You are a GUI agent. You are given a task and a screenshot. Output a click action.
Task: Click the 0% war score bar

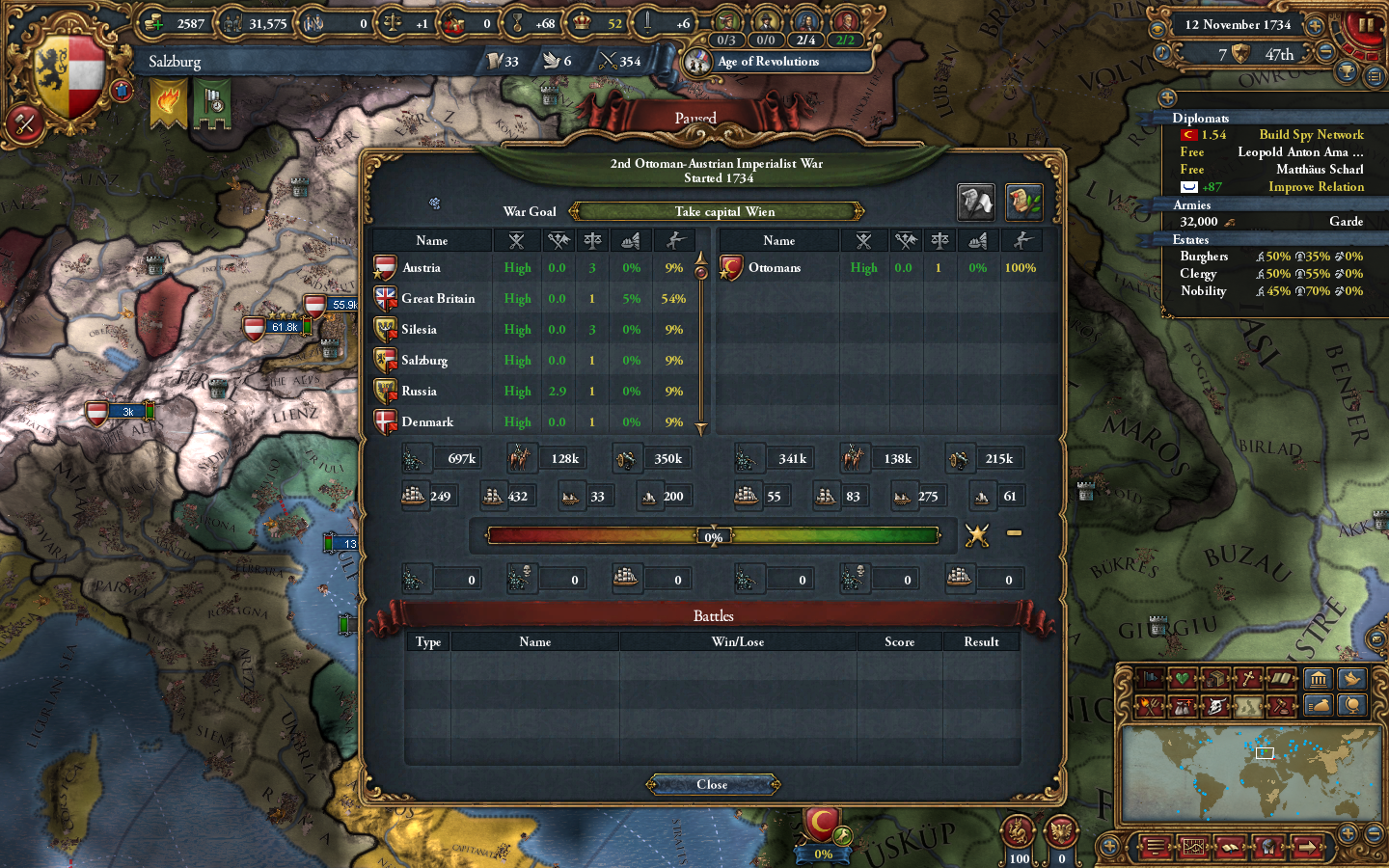click(x=714, y=535)
